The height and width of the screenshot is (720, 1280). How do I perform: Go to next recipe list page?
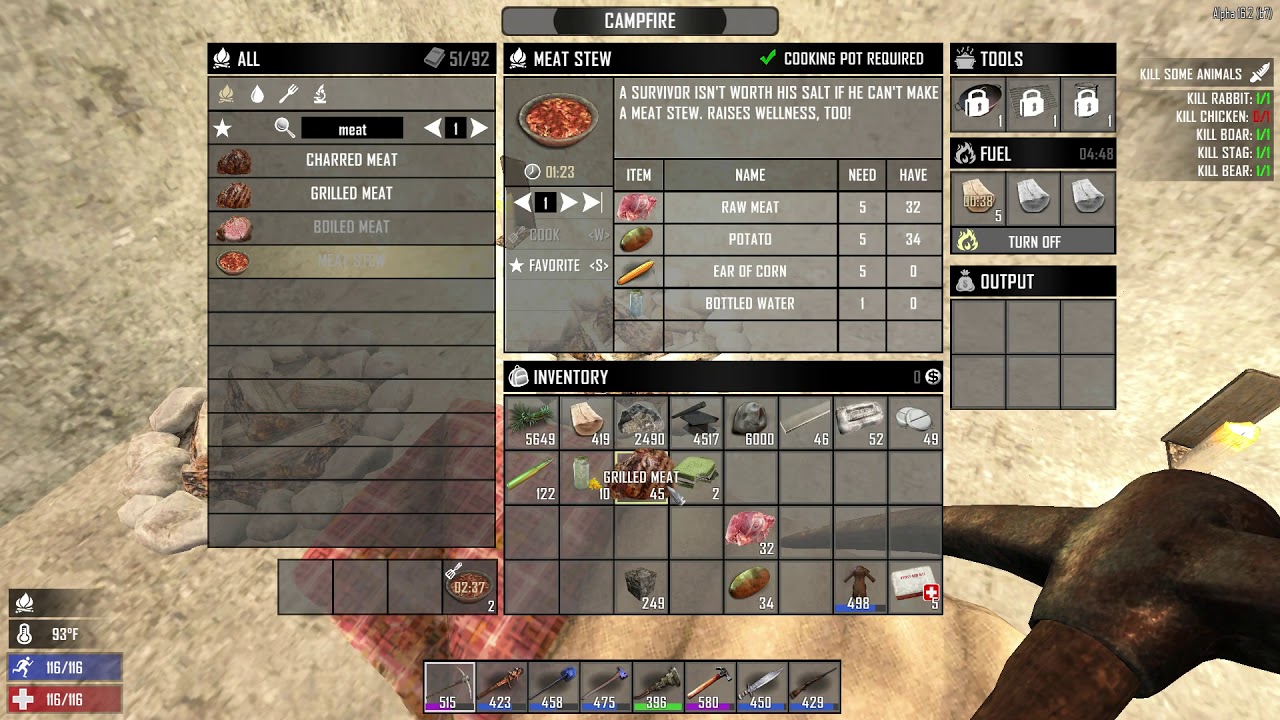(x=479, y=128)
